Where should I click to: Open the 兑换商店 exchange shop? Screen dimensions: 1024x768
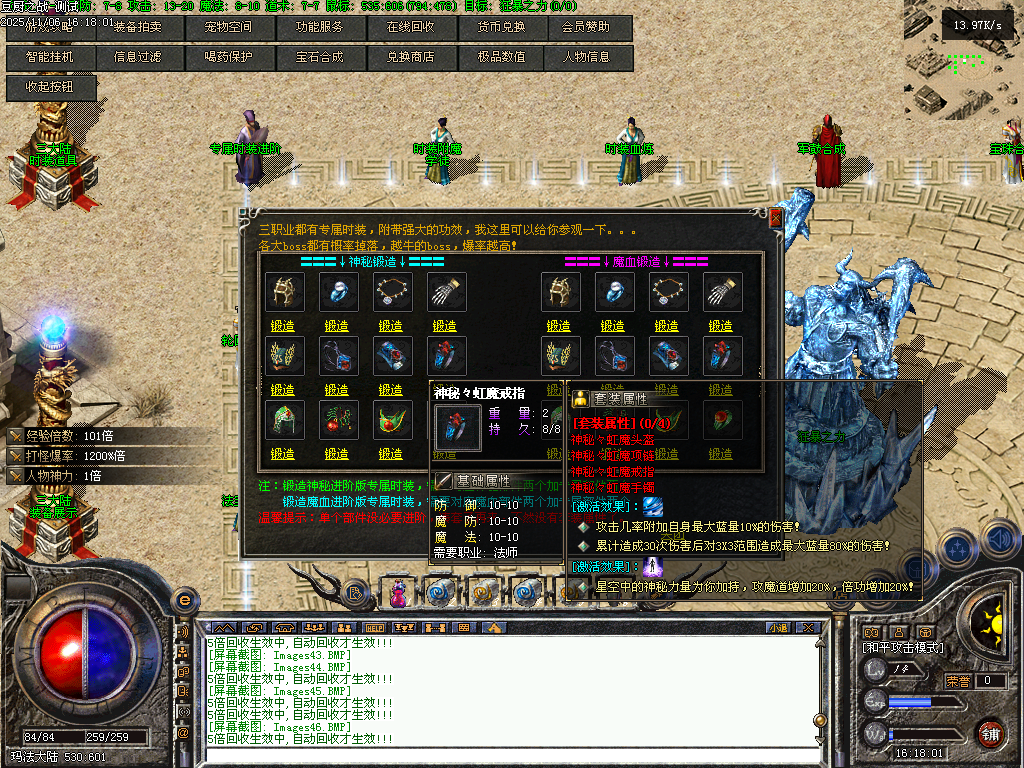[x=411, y=57]
